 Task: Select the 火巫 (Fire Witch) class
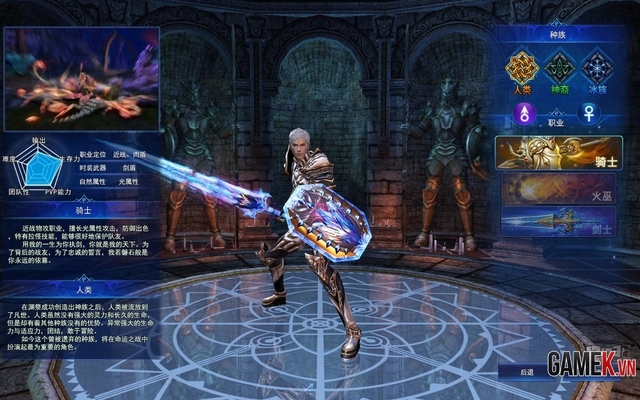[x=557, y=187]
